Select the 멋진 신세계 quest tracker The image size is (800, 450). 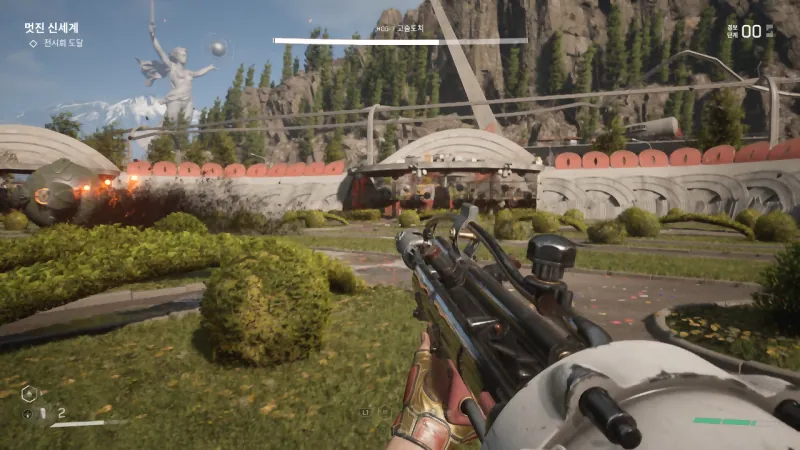(x=51, y=28)
